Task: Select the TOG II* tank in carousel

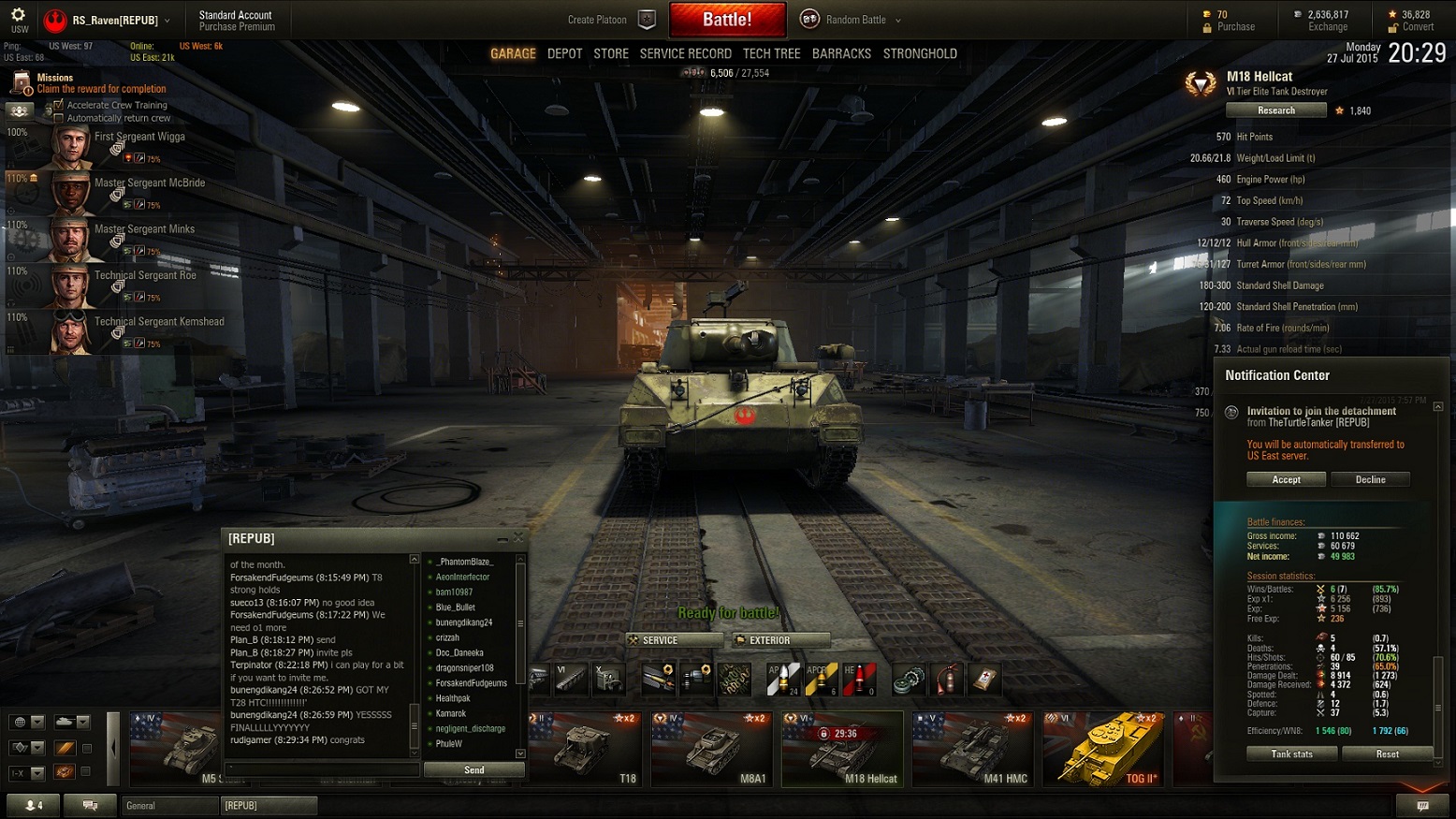Action: point(1102,749)
